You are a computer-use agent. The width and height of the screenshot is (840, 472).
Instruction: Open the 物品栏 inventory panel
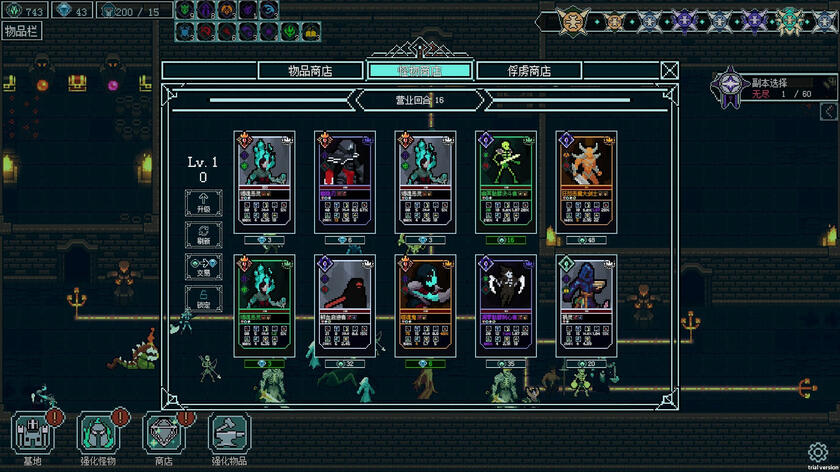tap(20, 30)
